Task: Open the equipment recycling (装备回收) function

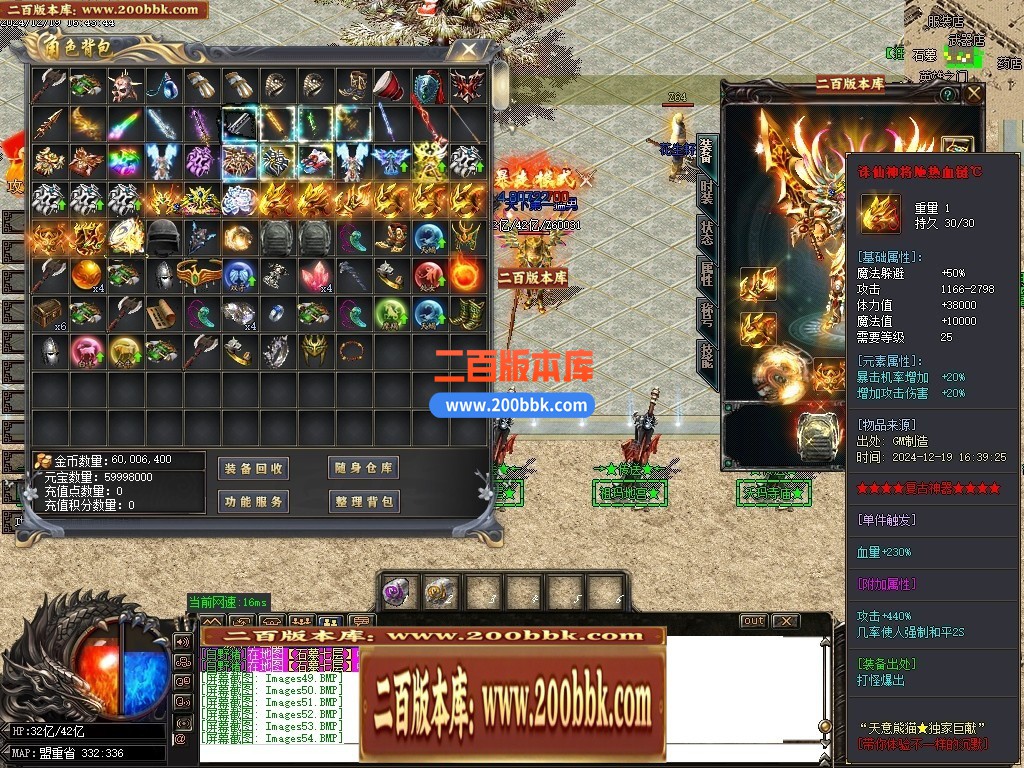Action: point(253,468)
